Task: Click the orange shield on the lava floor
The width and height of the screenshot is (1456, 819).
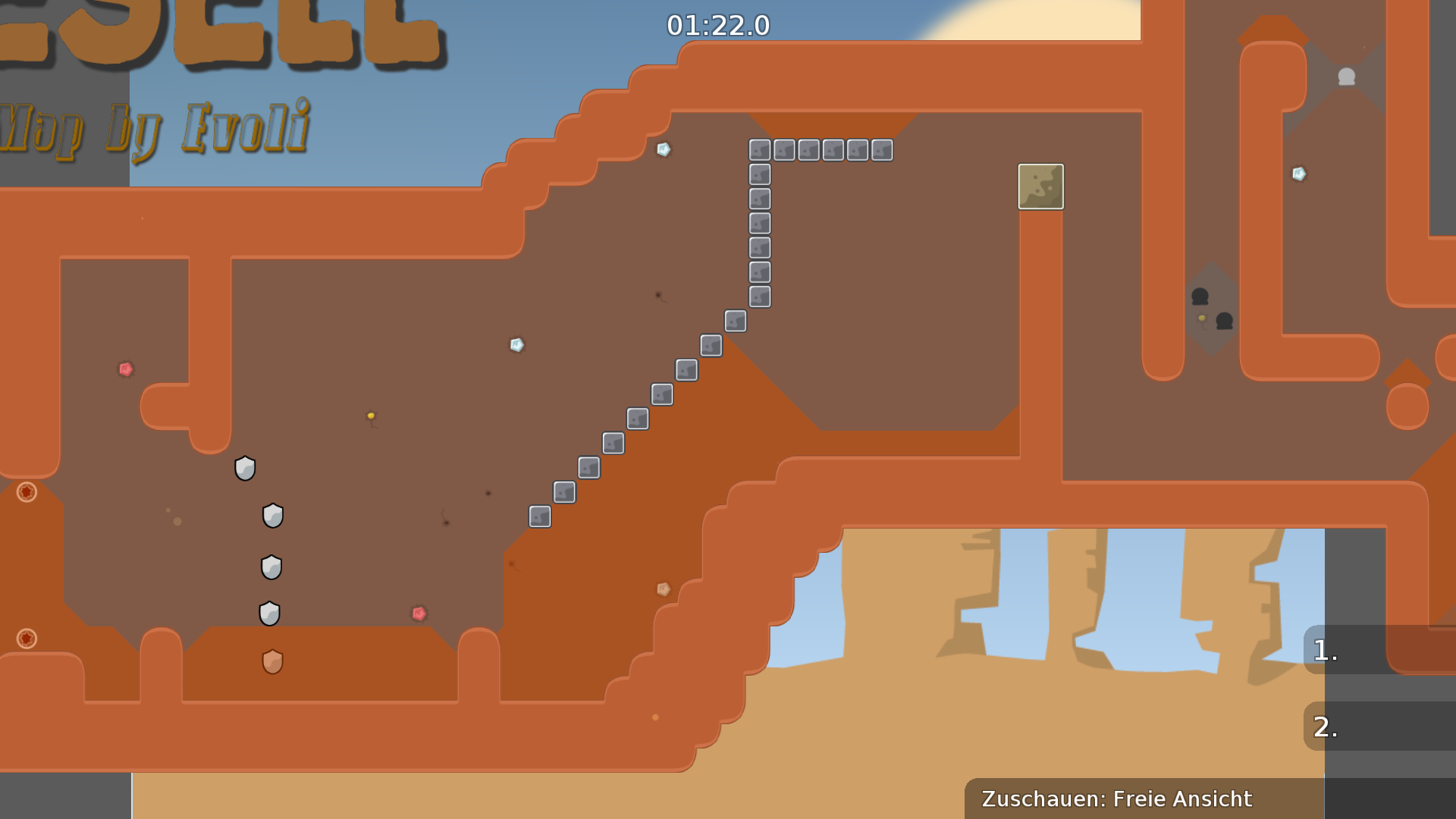Action: pyautogui.click(x=273, y=661)
